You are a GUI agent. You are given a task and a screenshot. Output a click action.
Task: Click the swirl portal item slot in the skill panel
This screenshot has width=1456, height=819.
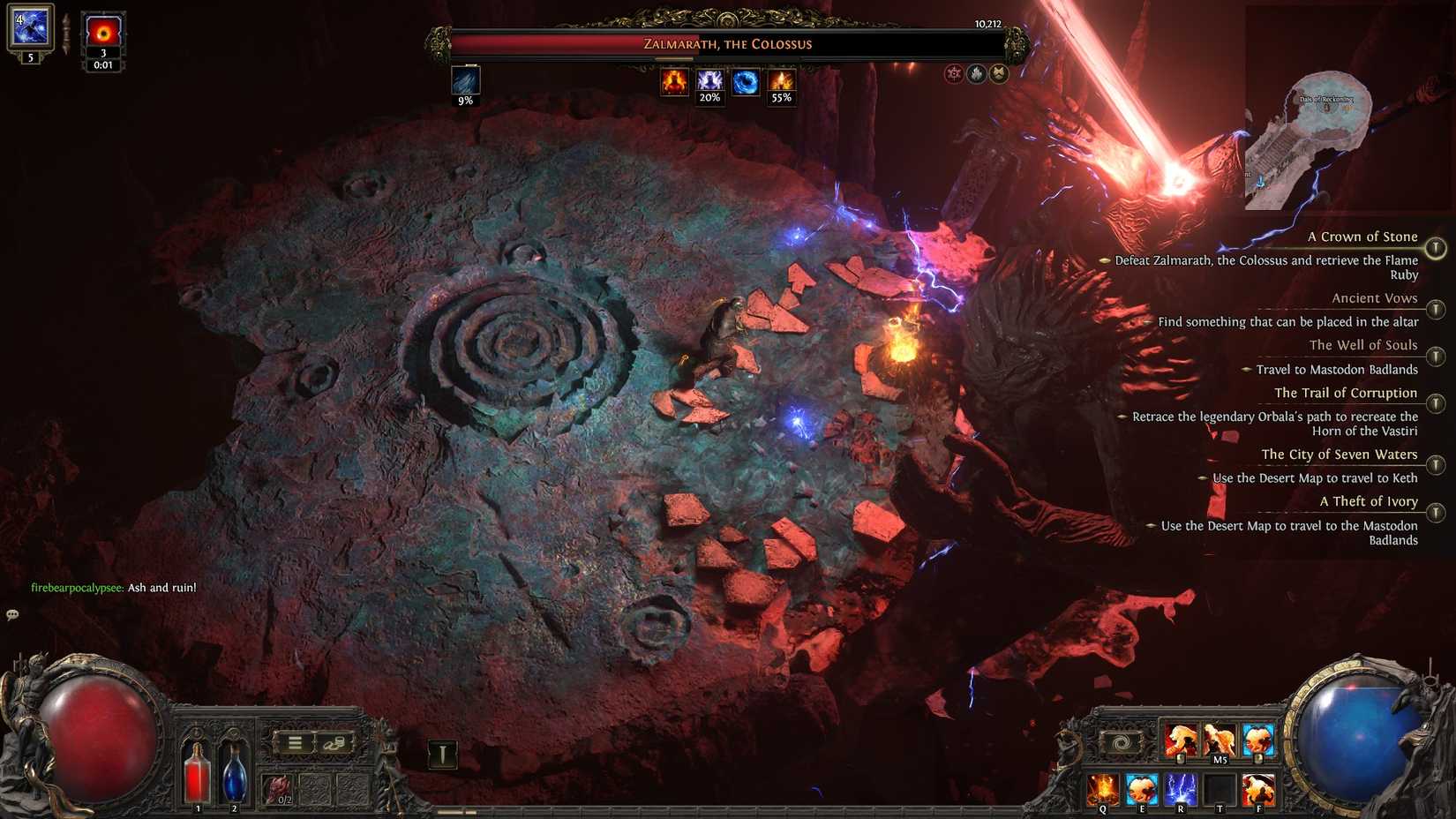(1122, 742)
